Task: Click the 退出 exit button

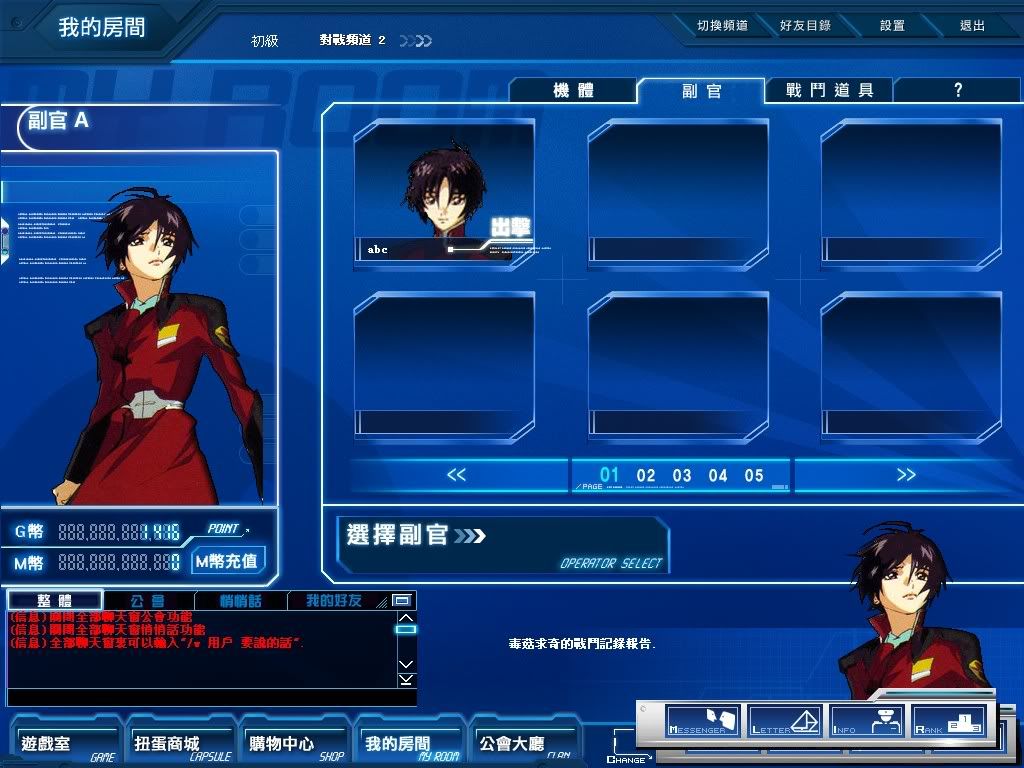Action: 972,26
